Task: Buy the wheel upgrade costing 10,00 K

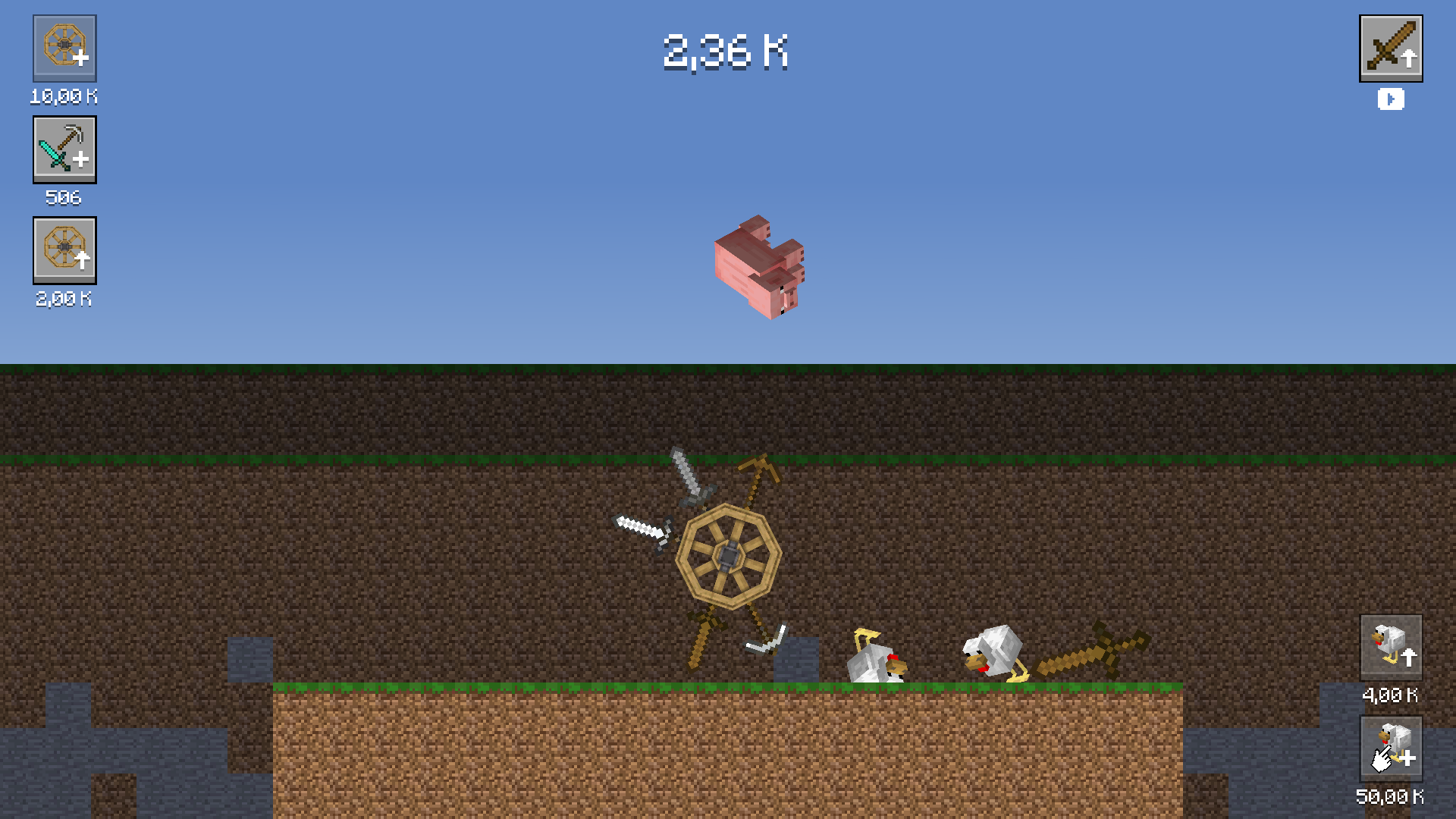Action: pyautogui.click(x=64, y=49)
